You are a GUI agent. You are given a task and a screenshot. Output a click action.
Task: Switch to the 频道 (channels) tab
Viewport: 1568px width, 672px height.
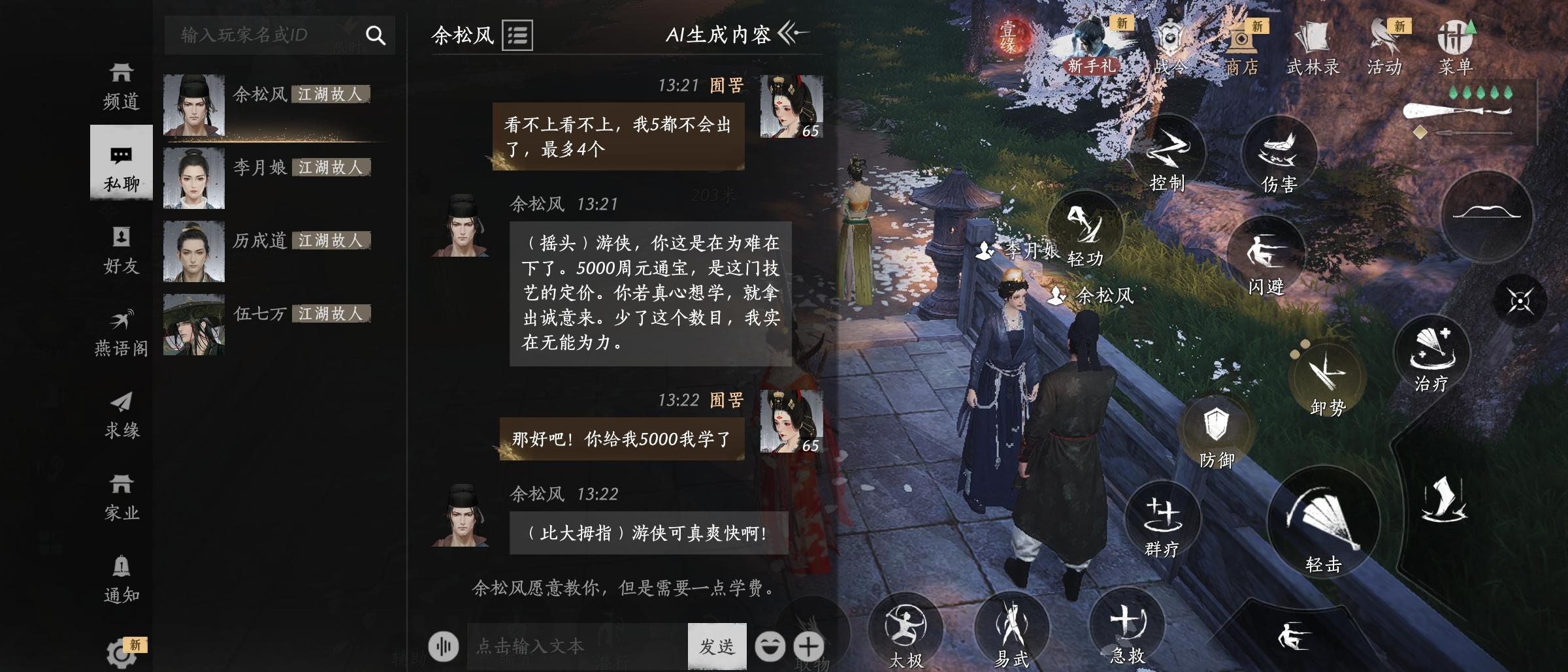121,85
